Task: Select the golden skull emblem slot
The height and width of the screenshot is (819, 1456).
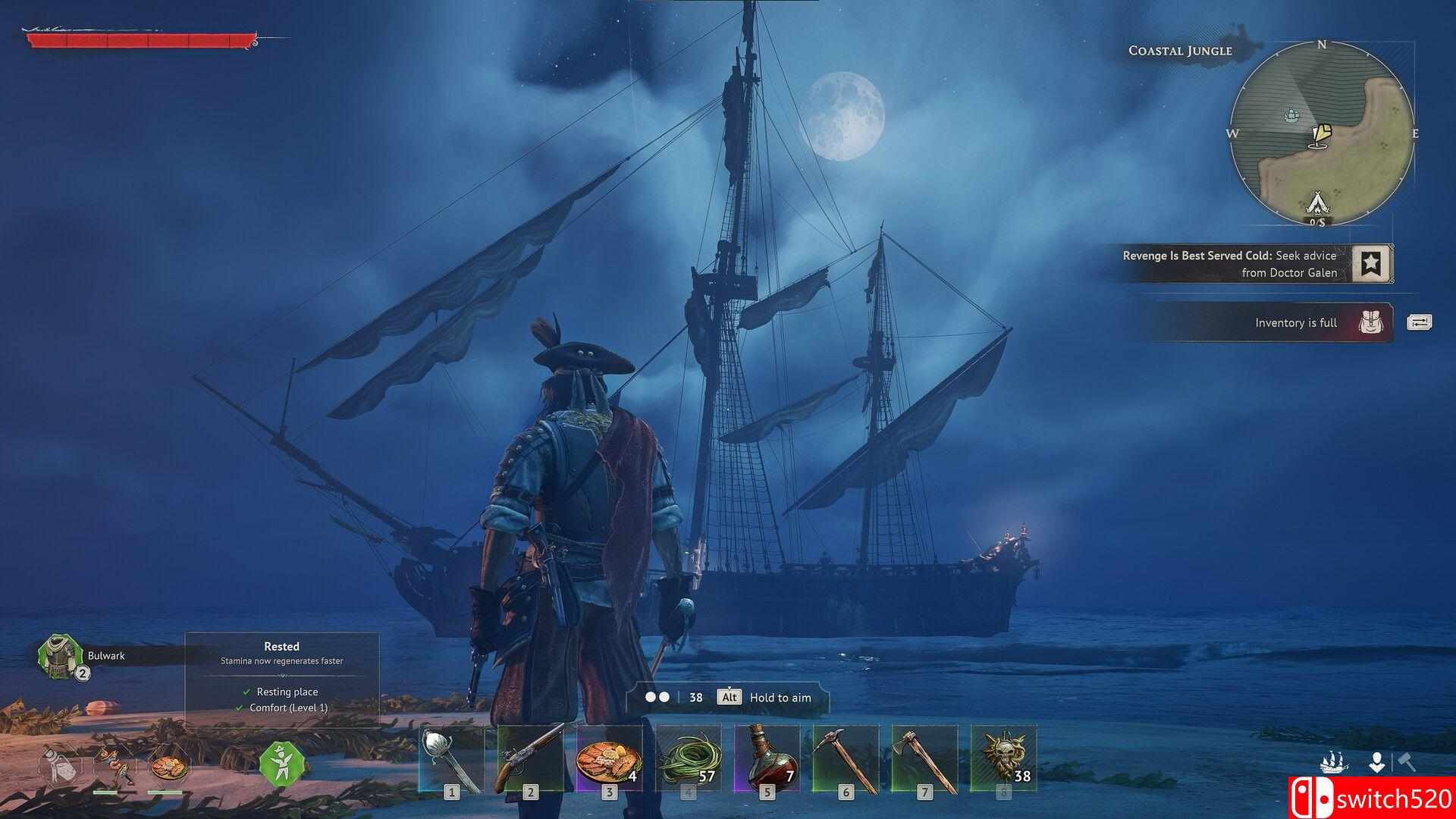Action: (1003, 760)
